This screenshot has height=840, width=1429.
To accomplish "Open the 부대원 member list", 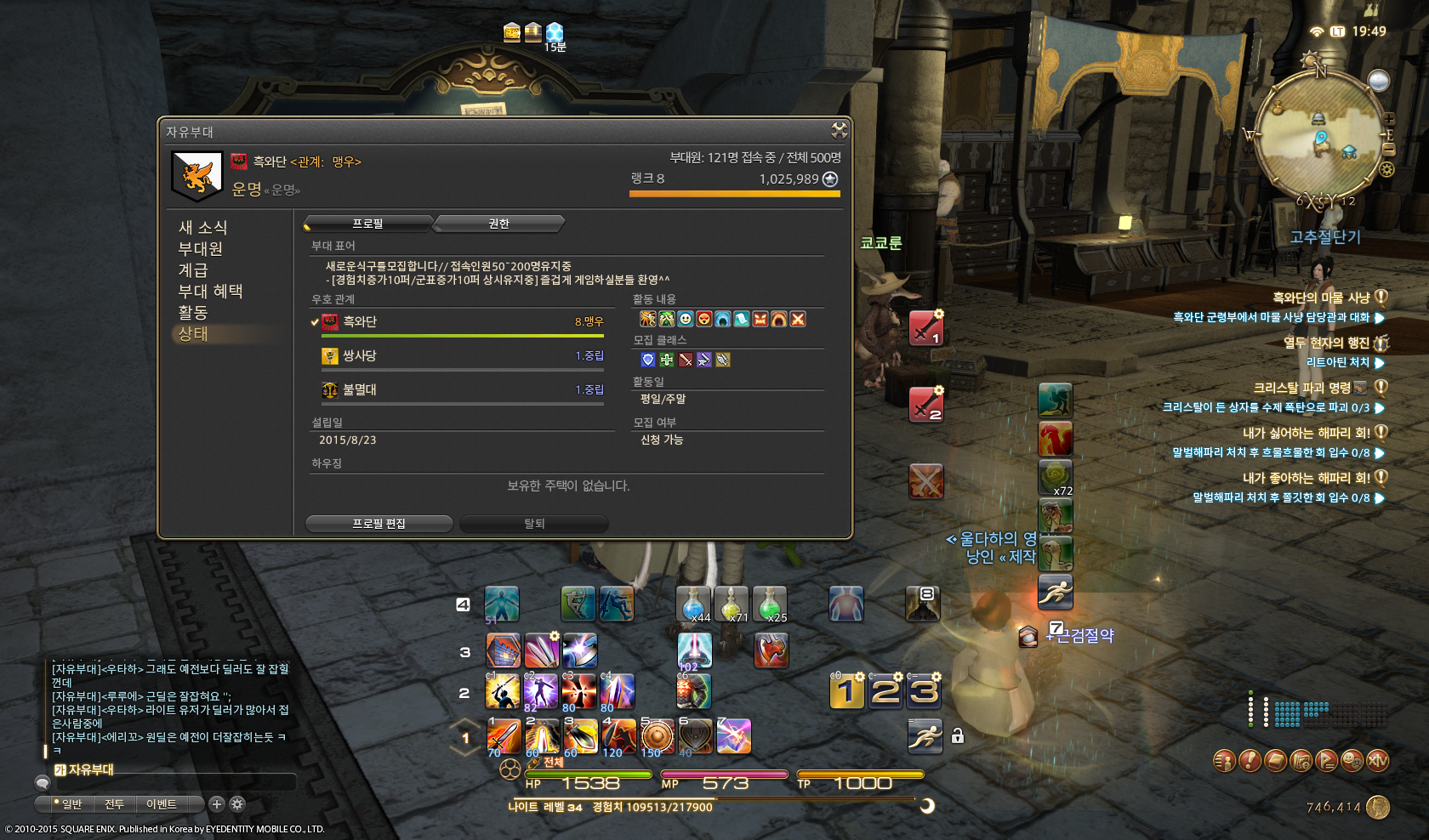I will (x=200, y=249).
